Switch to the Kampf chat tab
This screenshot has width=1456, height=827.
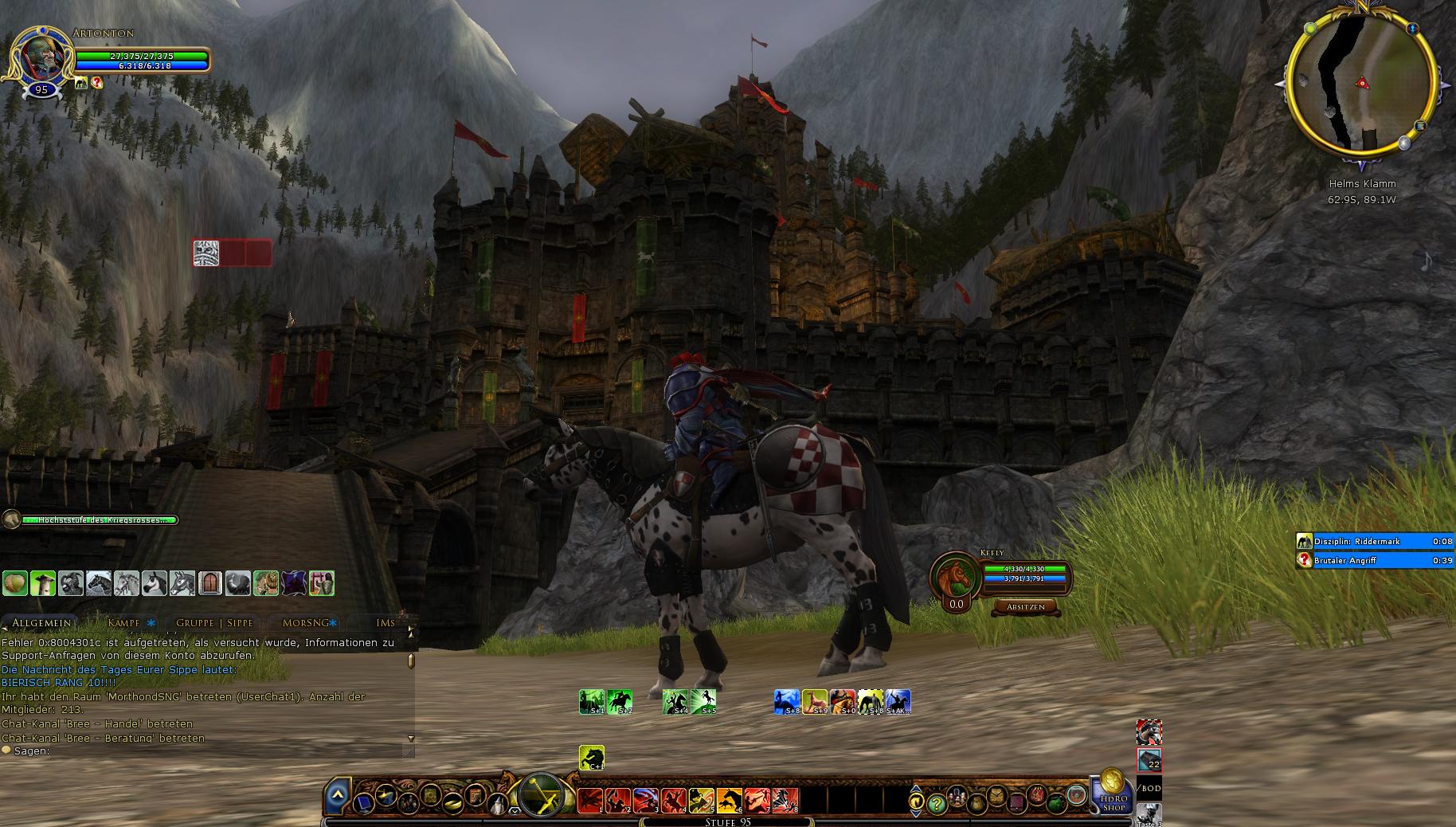(124, 623)
